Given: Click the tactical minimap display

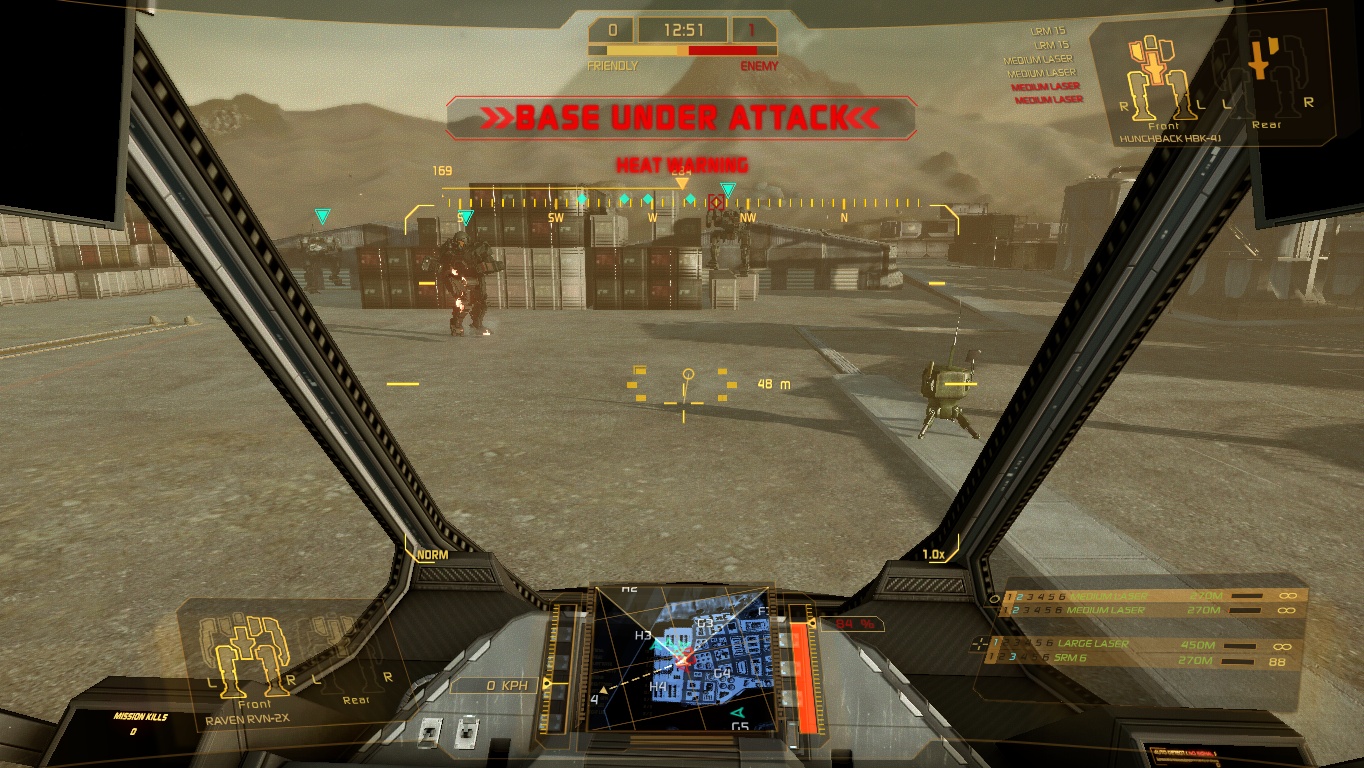Looking at the screenshot, I should point(684,657).
